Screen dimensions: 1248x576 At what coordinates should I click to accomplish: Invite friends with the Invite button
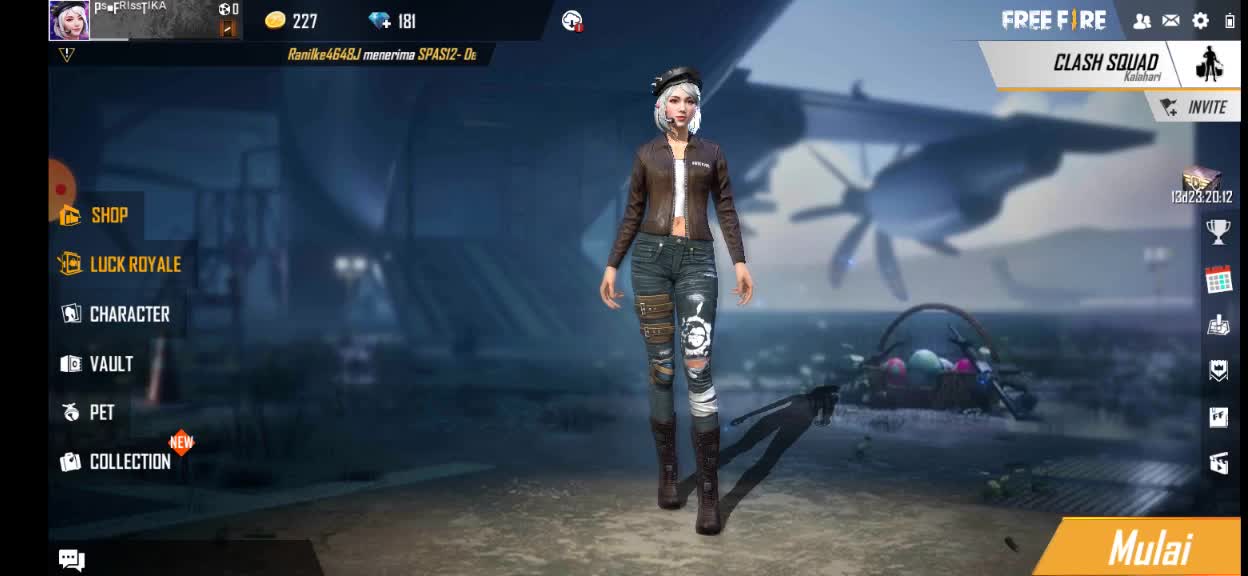[x=1194, y=107]
